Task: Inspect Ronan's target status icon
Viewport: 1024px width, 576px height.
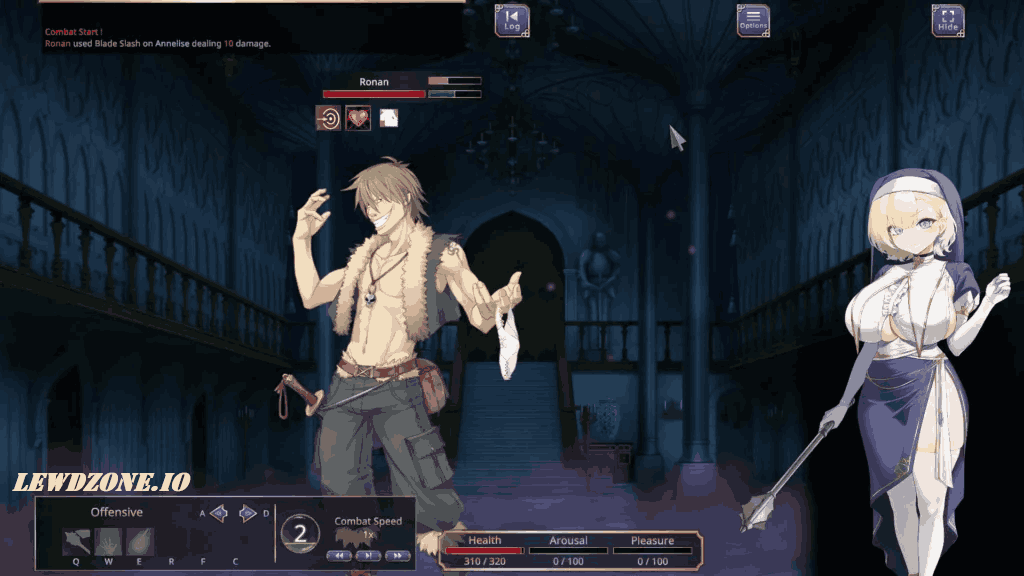Action: pos(328,118)
